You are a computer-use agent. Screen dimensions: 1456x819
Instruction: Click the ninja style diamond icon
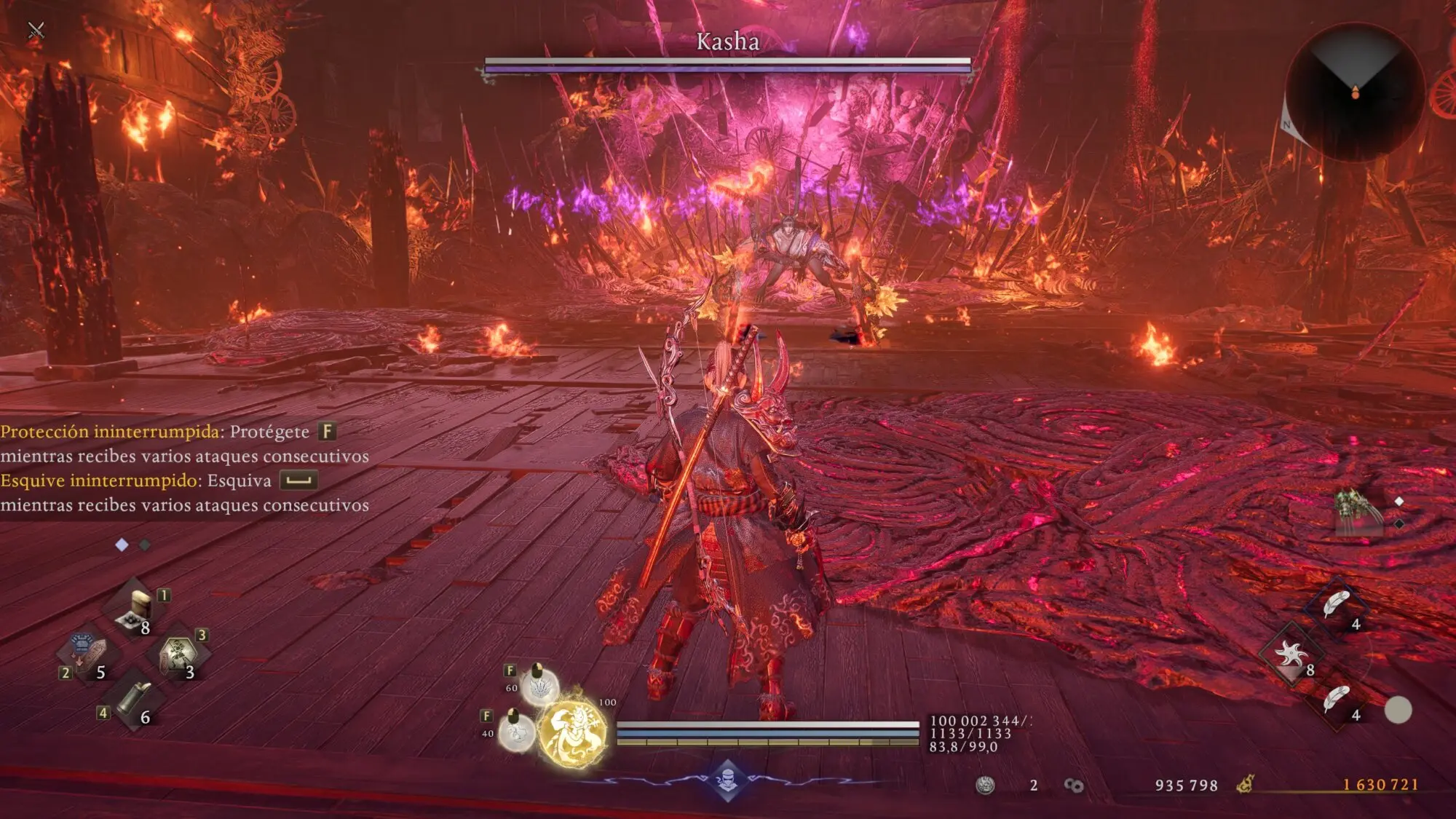(727, 780)
